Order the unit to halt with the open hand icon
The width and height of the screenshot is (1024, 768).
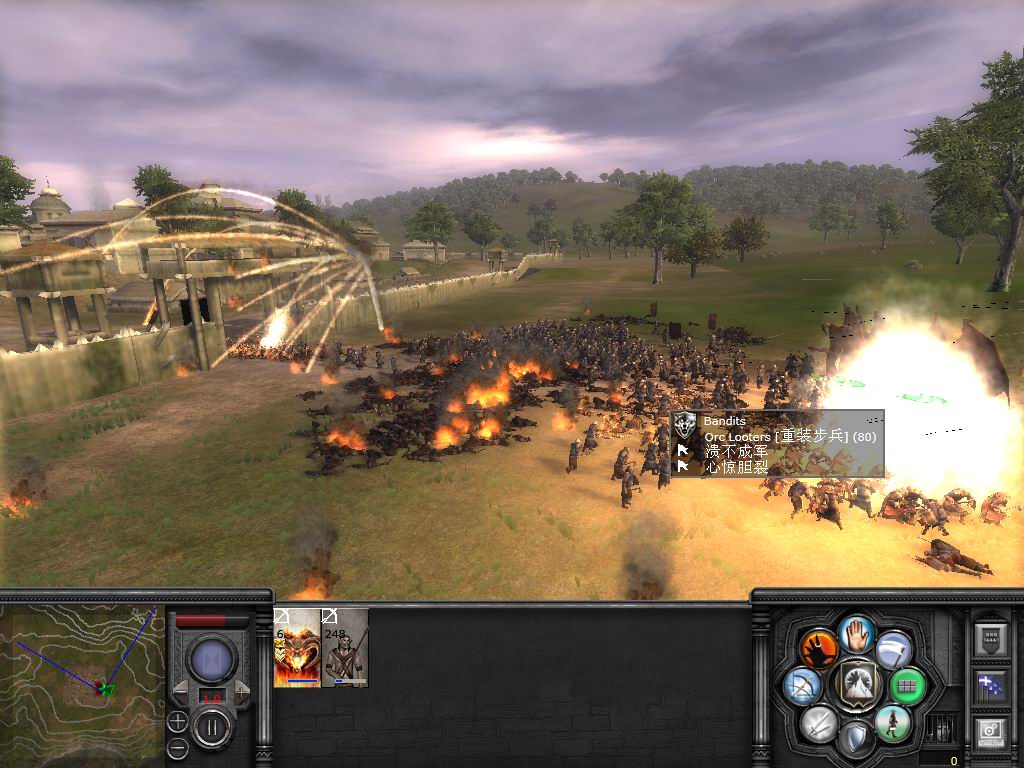coord(857,633)
